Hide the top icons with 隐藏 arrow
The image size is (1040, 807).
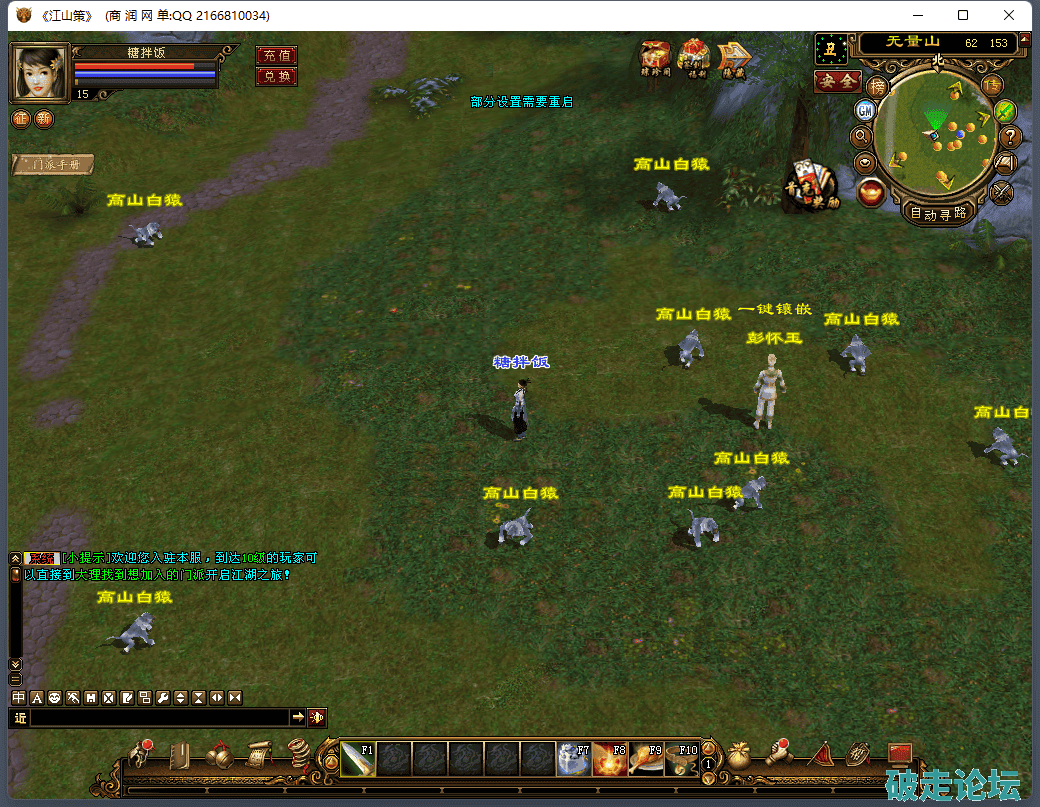tap(734, 59)
